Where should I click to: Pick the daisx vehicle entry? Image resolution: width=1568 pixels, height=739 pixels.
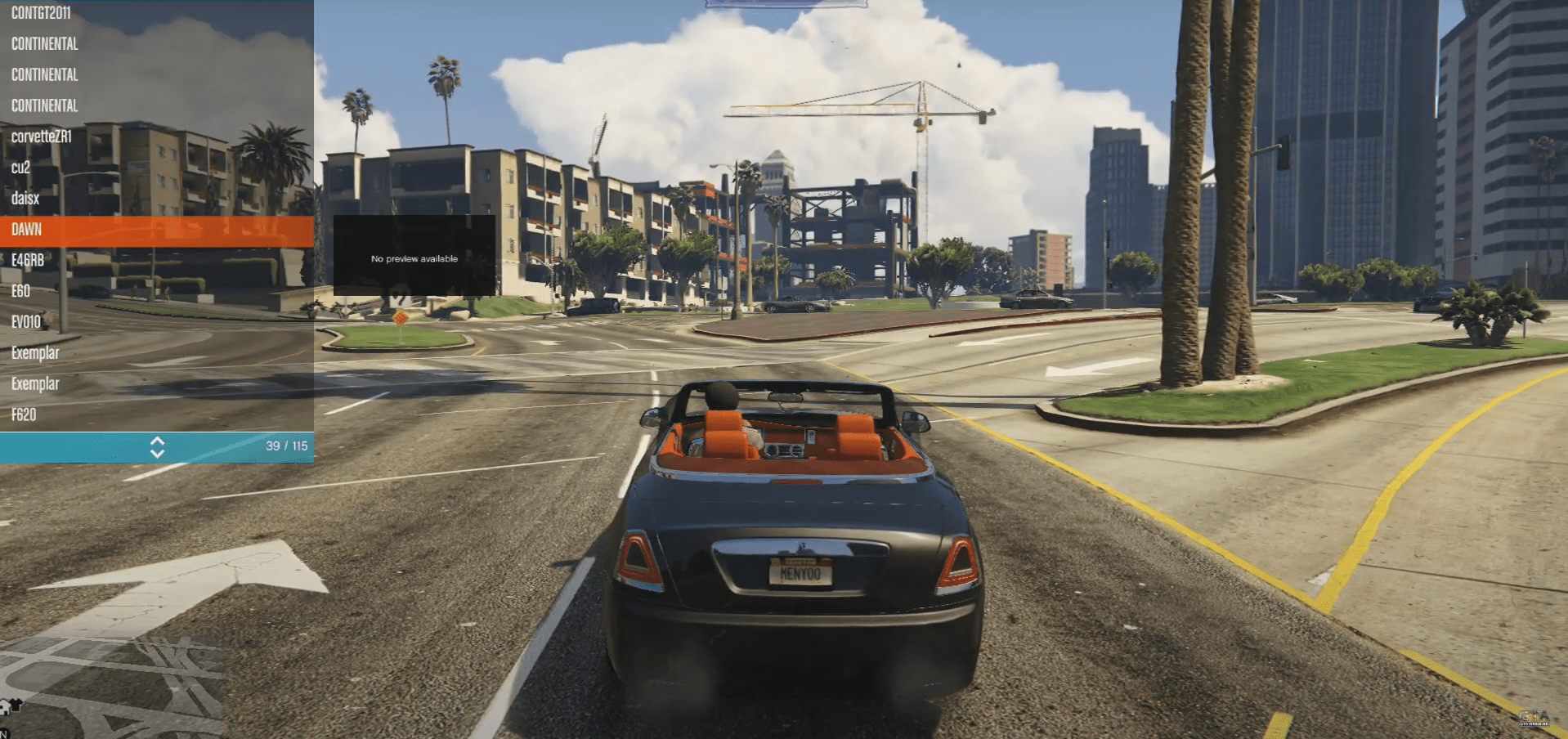click(25, 199)
